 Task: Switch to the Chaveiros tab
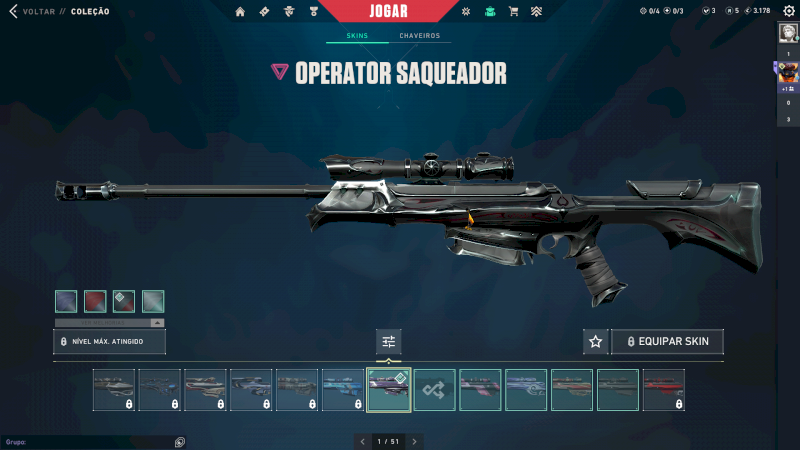(x=419, y=36)
